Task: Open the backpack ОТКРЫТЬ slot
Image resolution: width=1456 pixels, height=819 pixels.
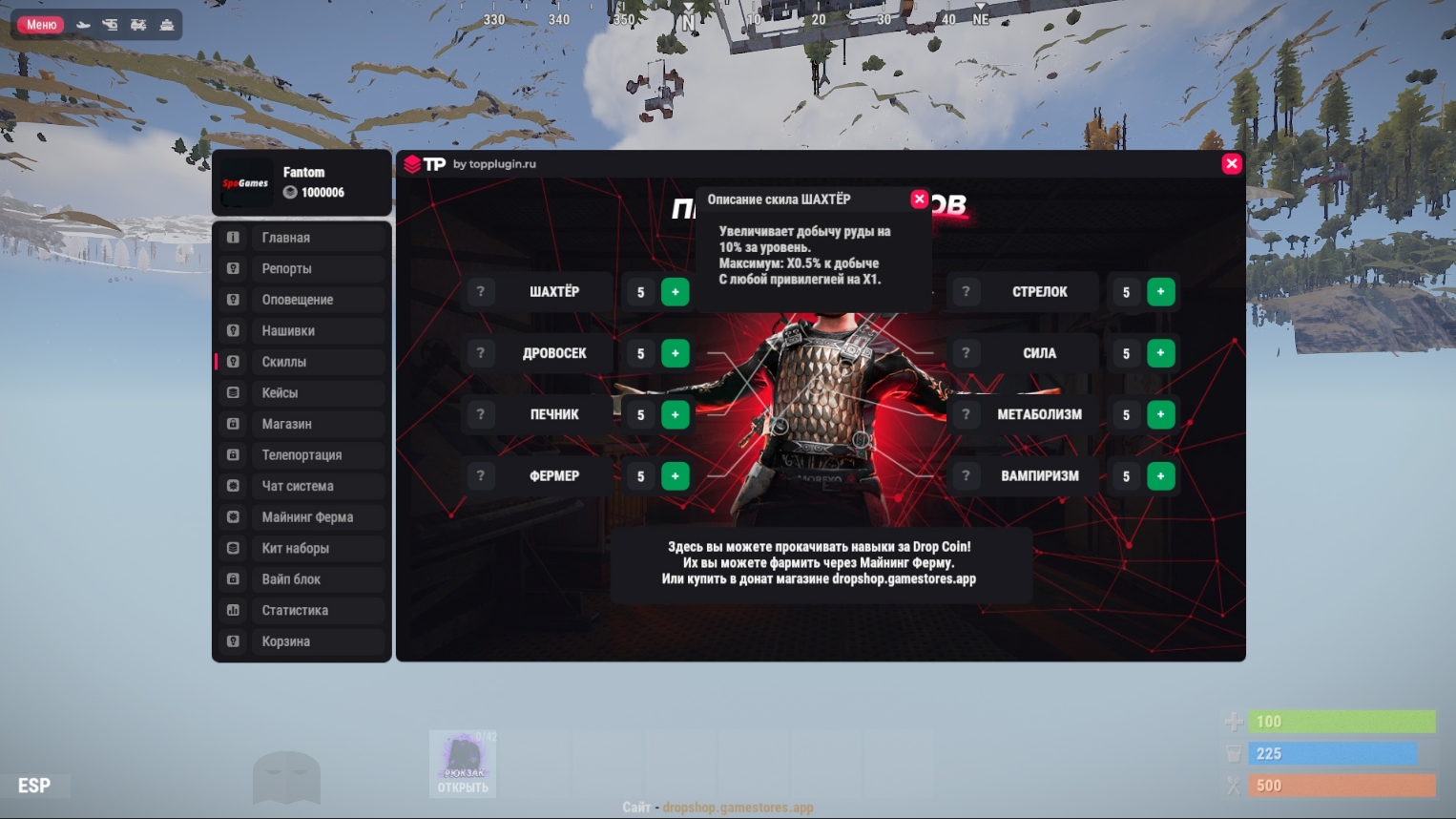Action: point(463,764)
